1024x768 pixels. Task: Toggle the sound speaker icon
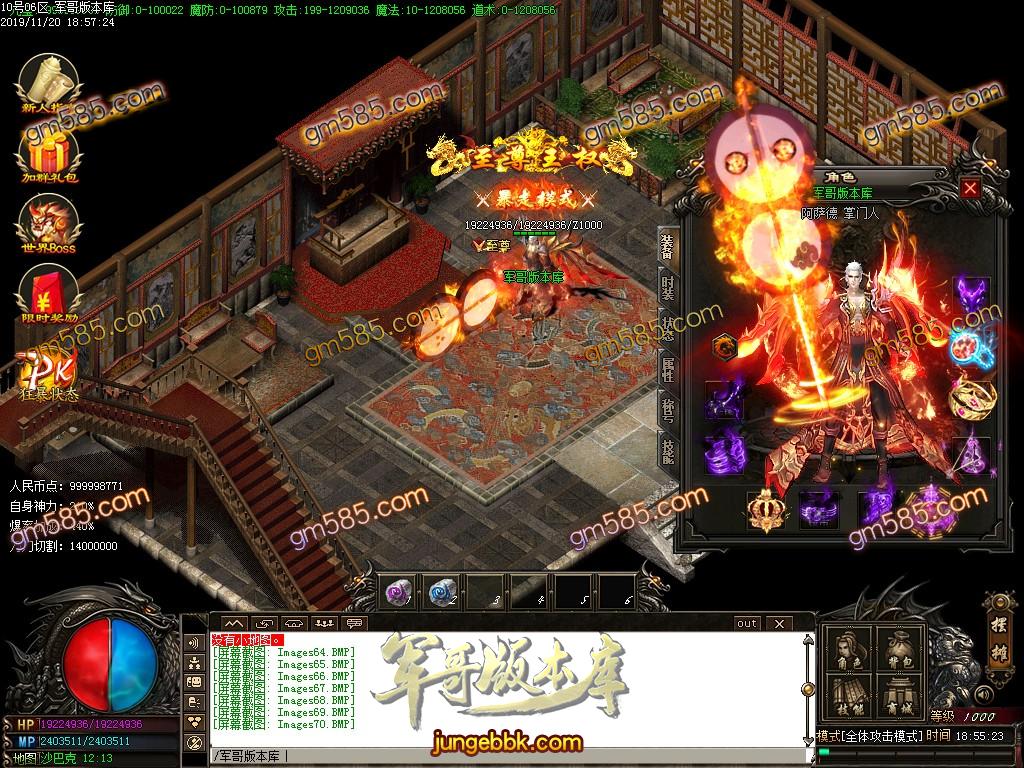(x=985, y=693)
